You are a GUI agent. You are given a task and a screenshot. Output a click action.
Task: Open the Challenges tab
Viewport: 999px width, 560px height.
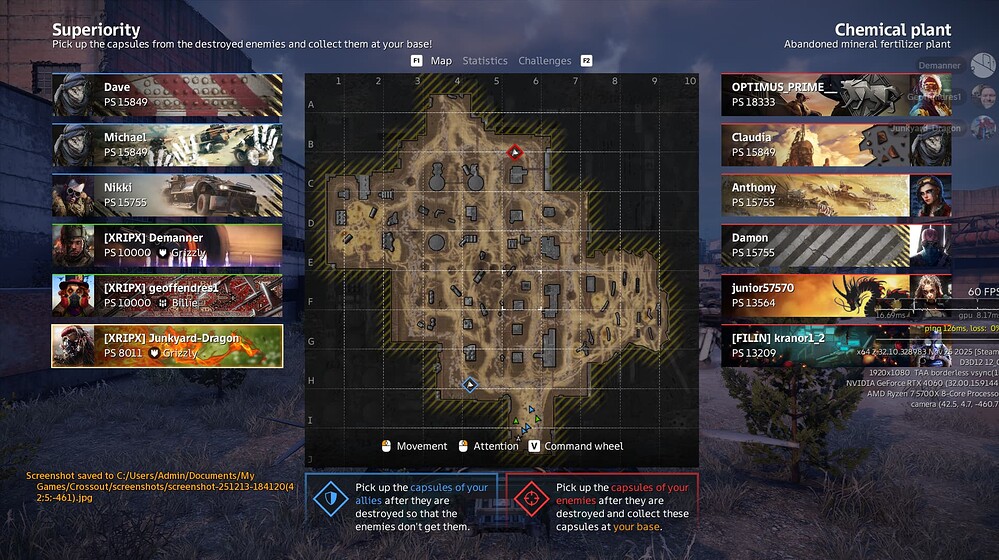tap(544, 61)
